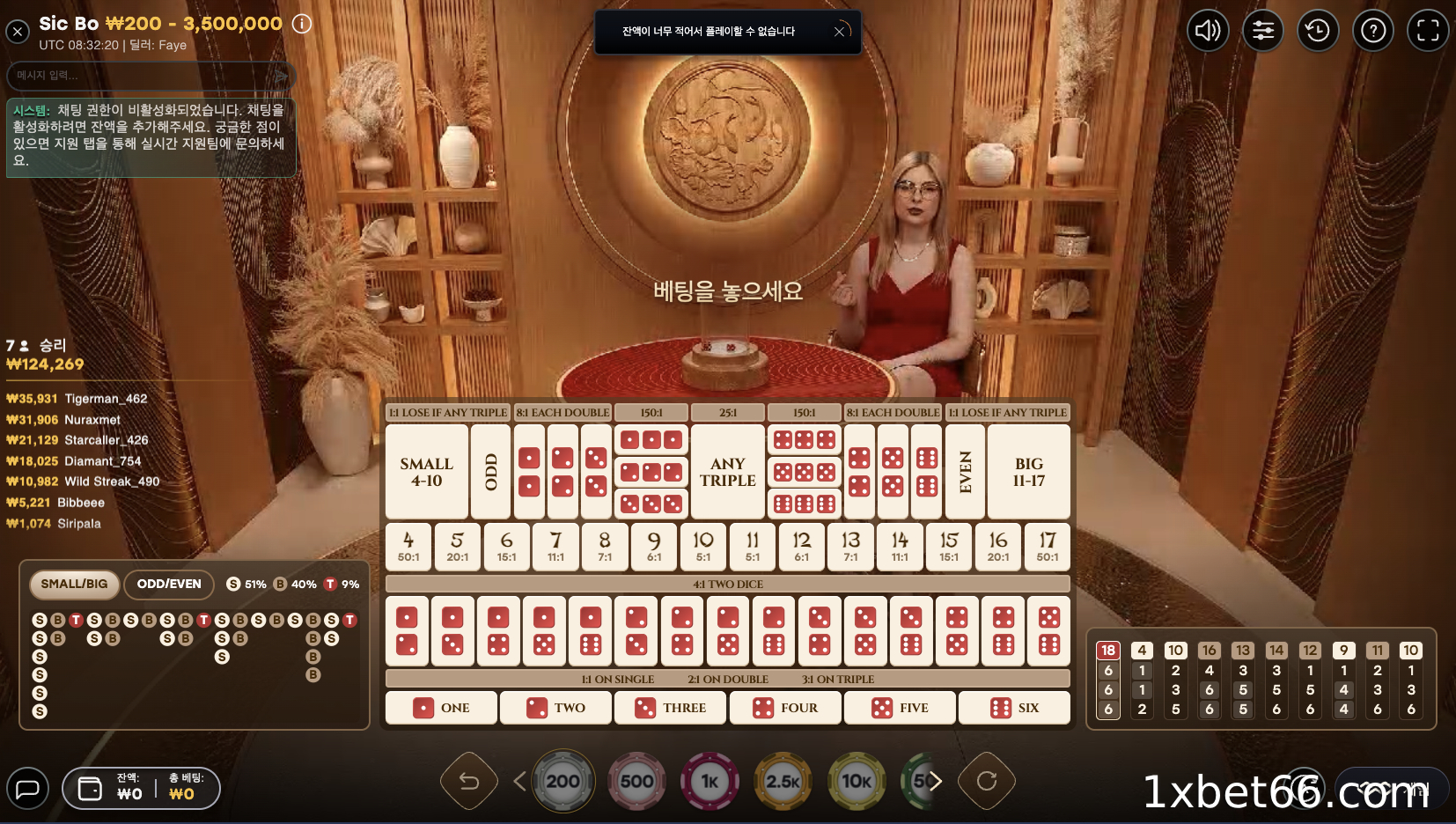Open the balance wallet panel

[x=92, y=788]
